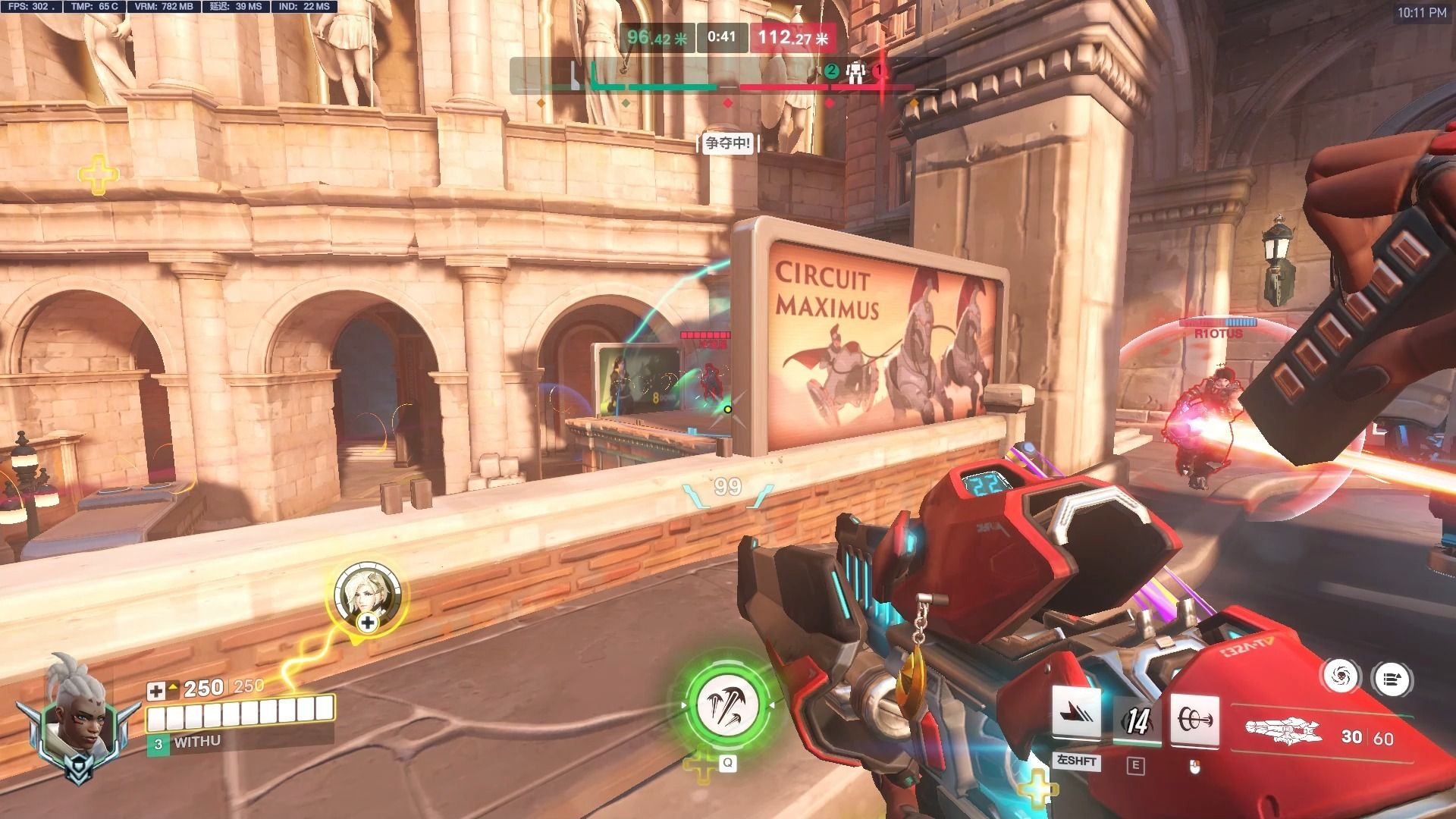The height and width of the screenshot is (819, 1456).
Task: Open the text list round icon
Action: click(1392, 679)
